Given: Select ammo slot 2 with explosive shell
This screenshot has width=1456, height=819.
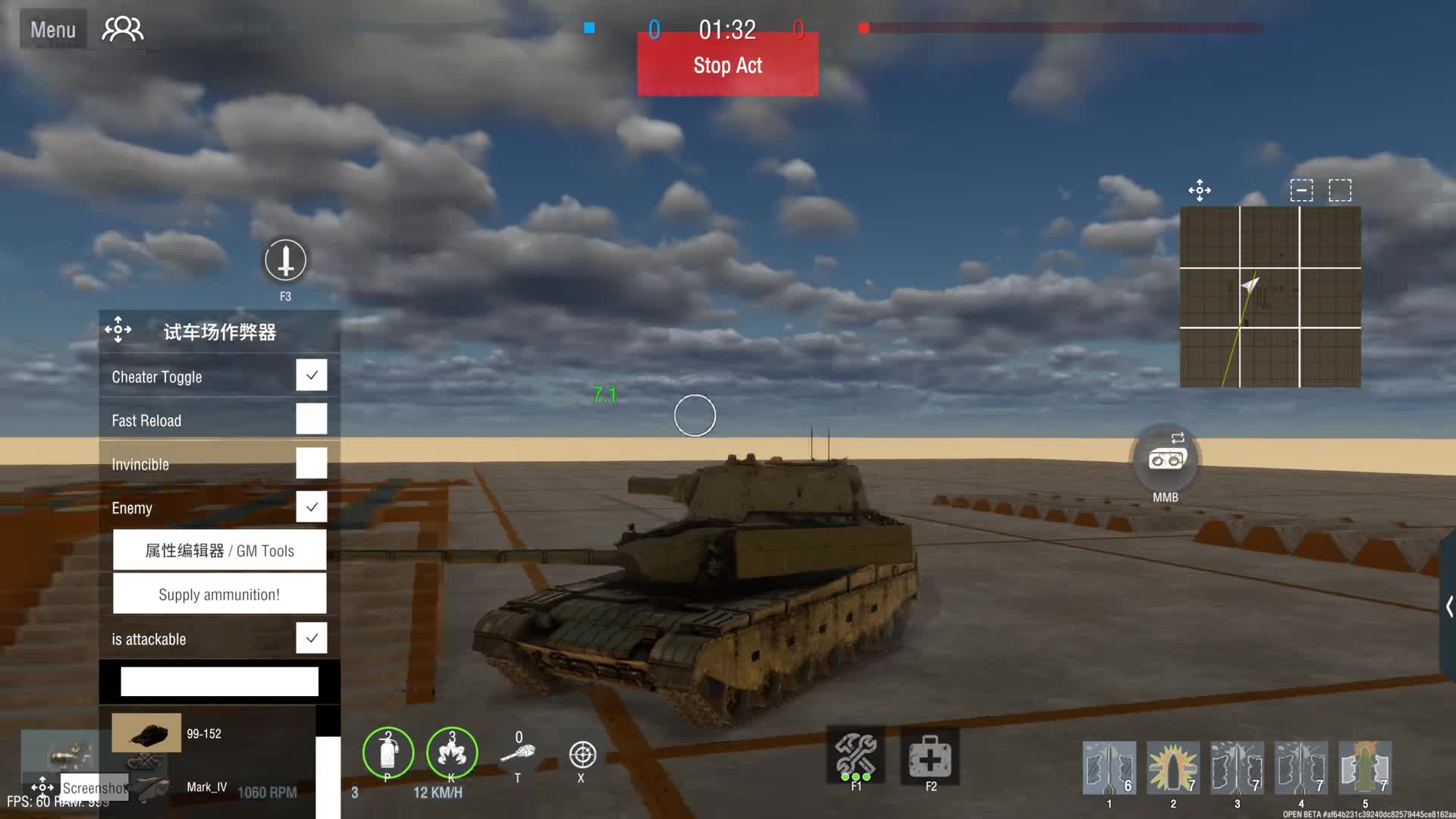Looking at the screenshot, I should (x=1173, y=768).
